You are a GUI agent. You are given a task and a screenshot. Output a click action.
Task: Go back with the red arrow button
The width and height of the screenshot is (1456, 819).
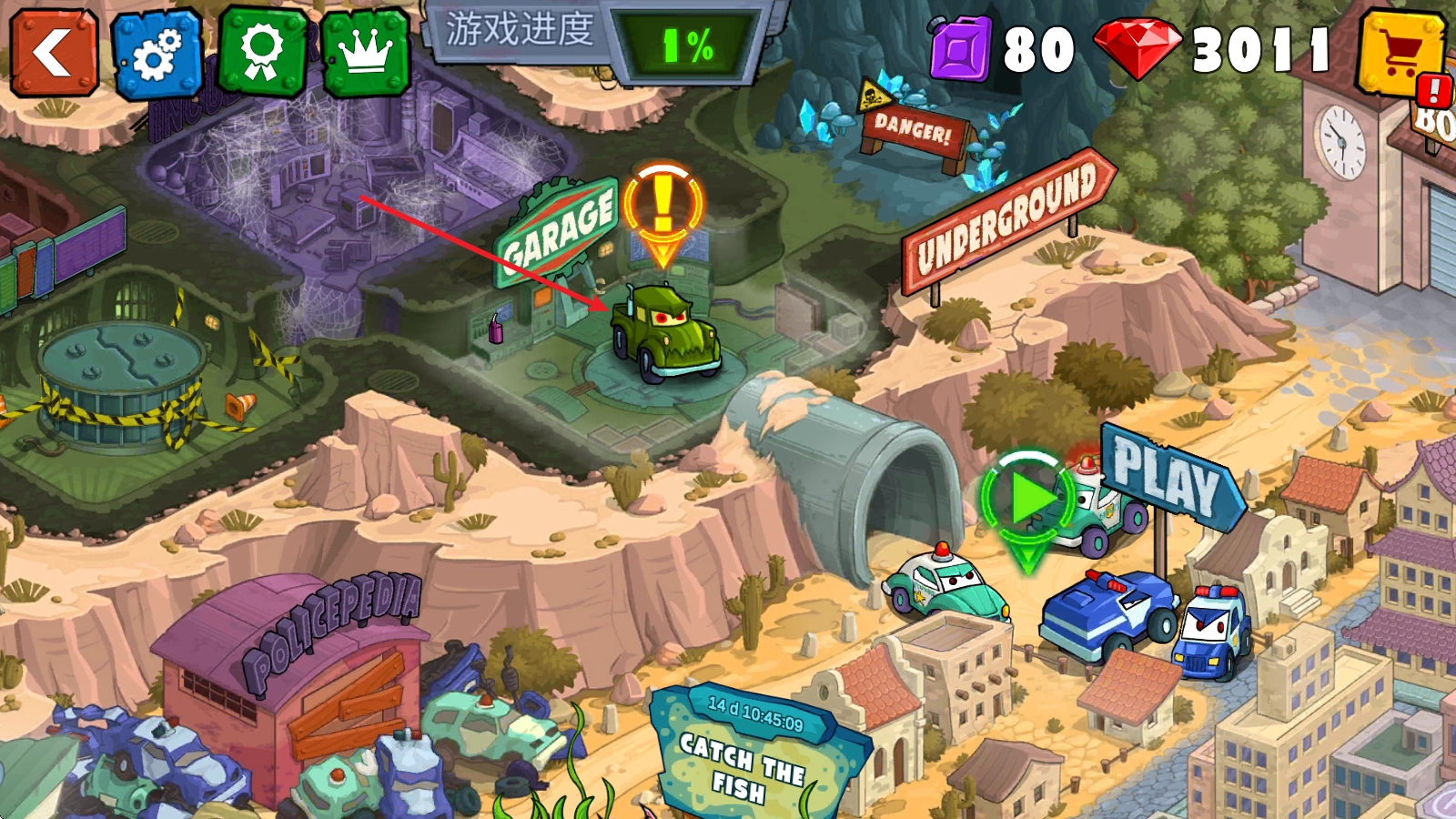[54, 53]
